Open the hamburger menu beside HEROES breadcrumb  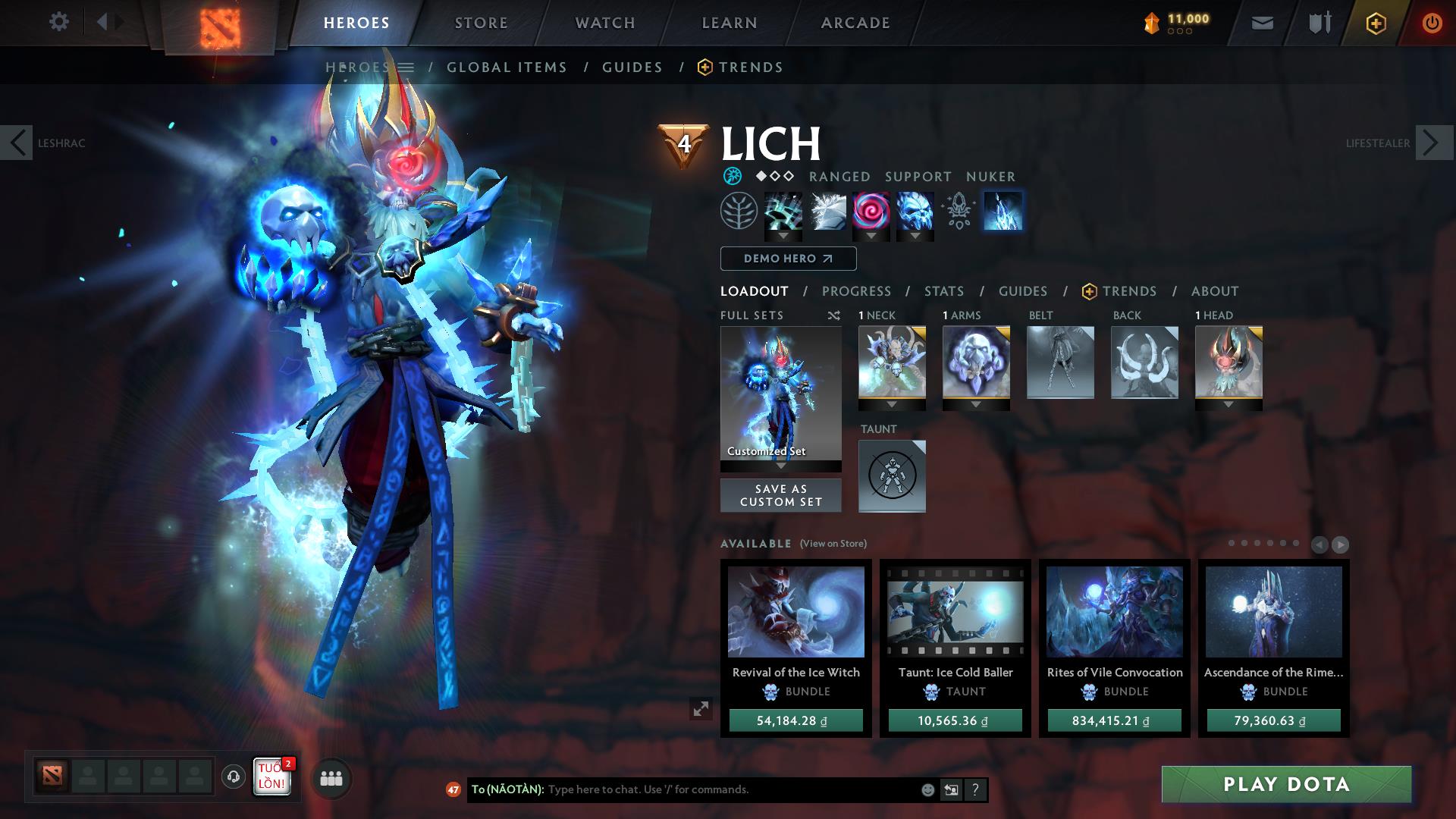click(407, 67)
